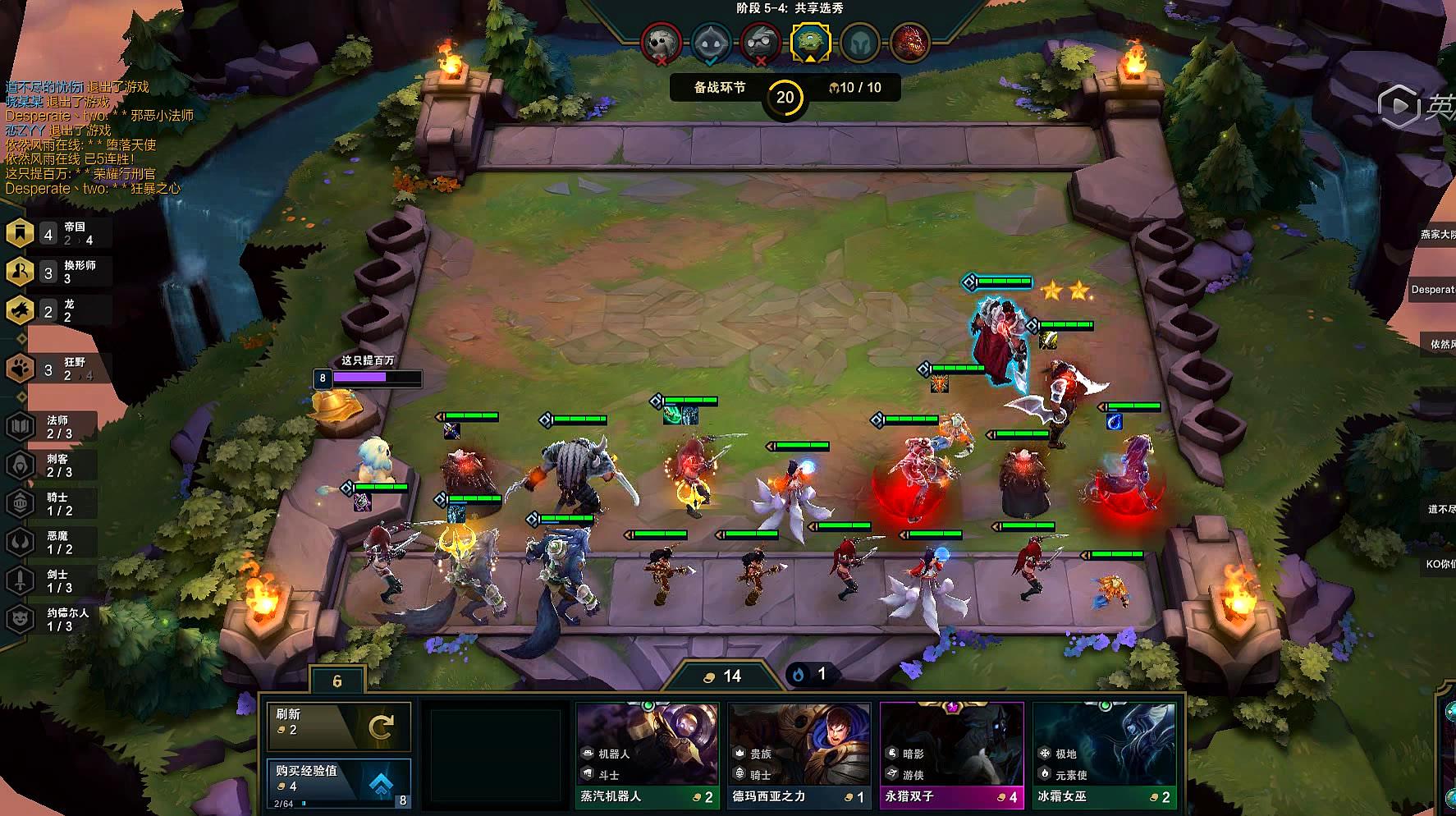Select the highlighted carousel stage icon
The height and width of the screenshot is (816, 1456).
click(810, 41)
